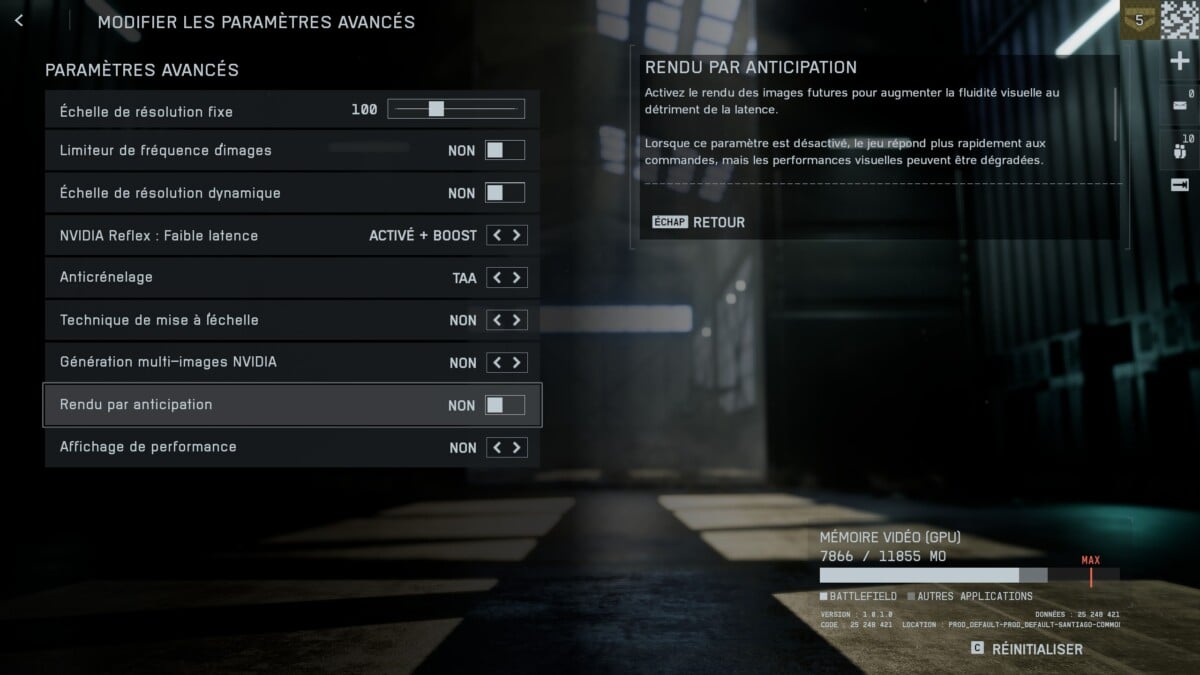The image size is (1200, 675).
Task: Cycle Affichage de performance to next value
Action: [x=516, y=448]
